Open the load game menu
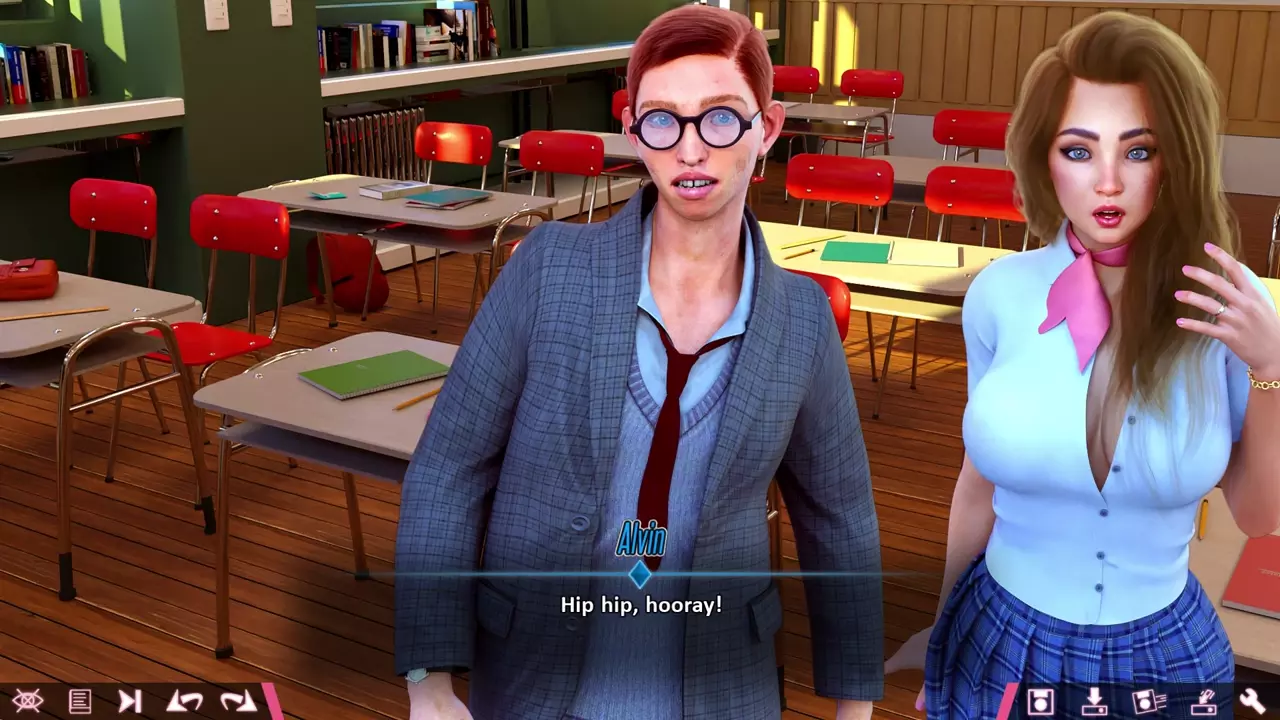The image size is (1280, 720). (1094, 701)
